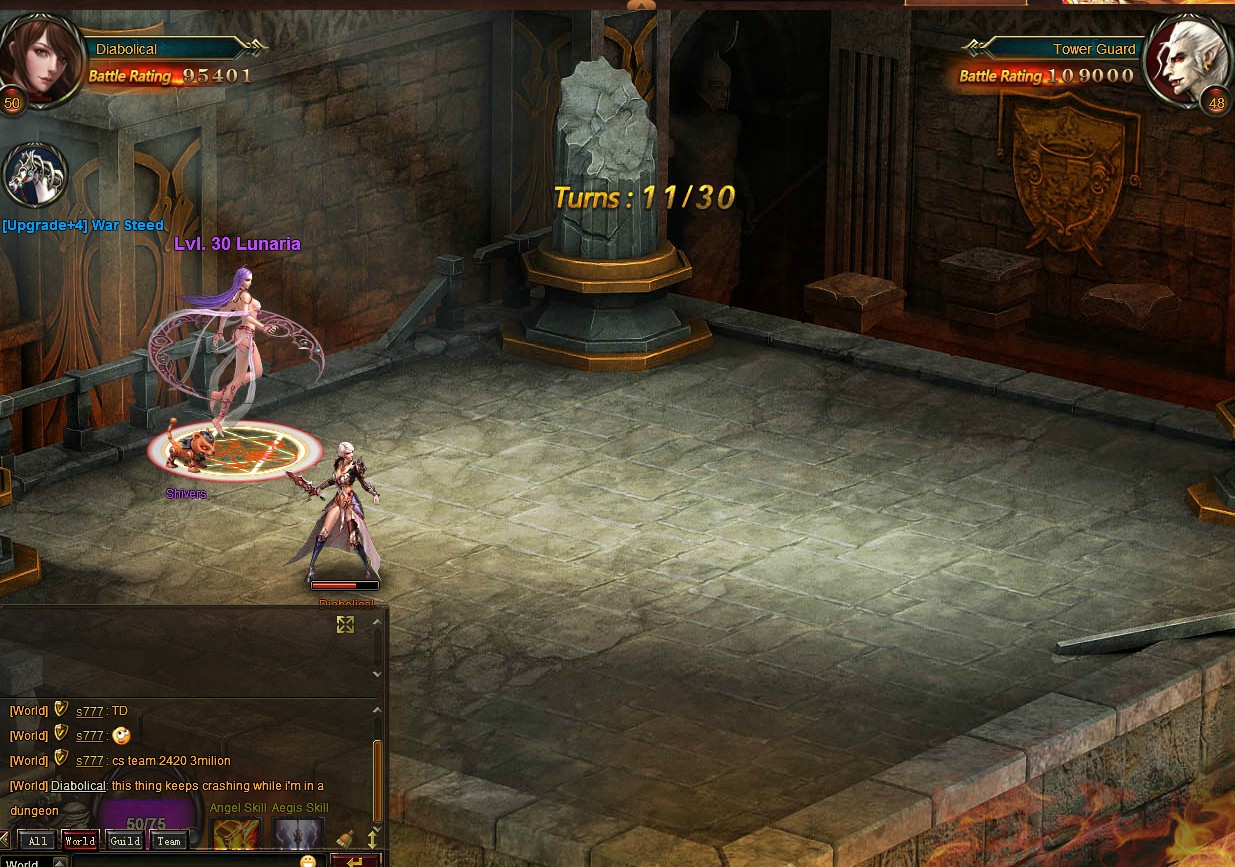Send message with the enter arrow button
The height and width of the screenshot is (867, 1235).
point(355,861)
